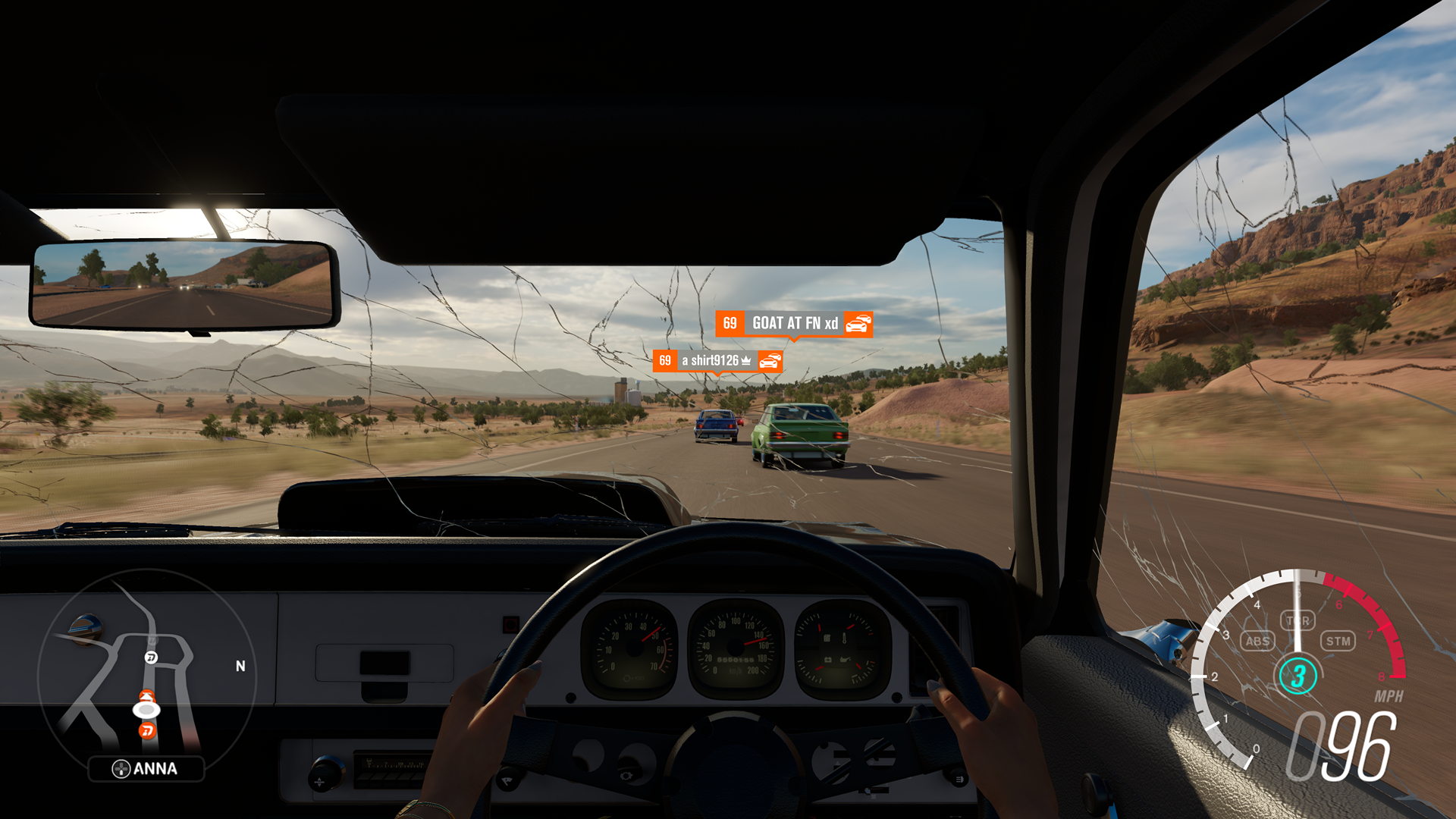Viewport: 1456px width, 819px height.
Task: Click the player arrow marker on minimap
Action: [146, 710]
